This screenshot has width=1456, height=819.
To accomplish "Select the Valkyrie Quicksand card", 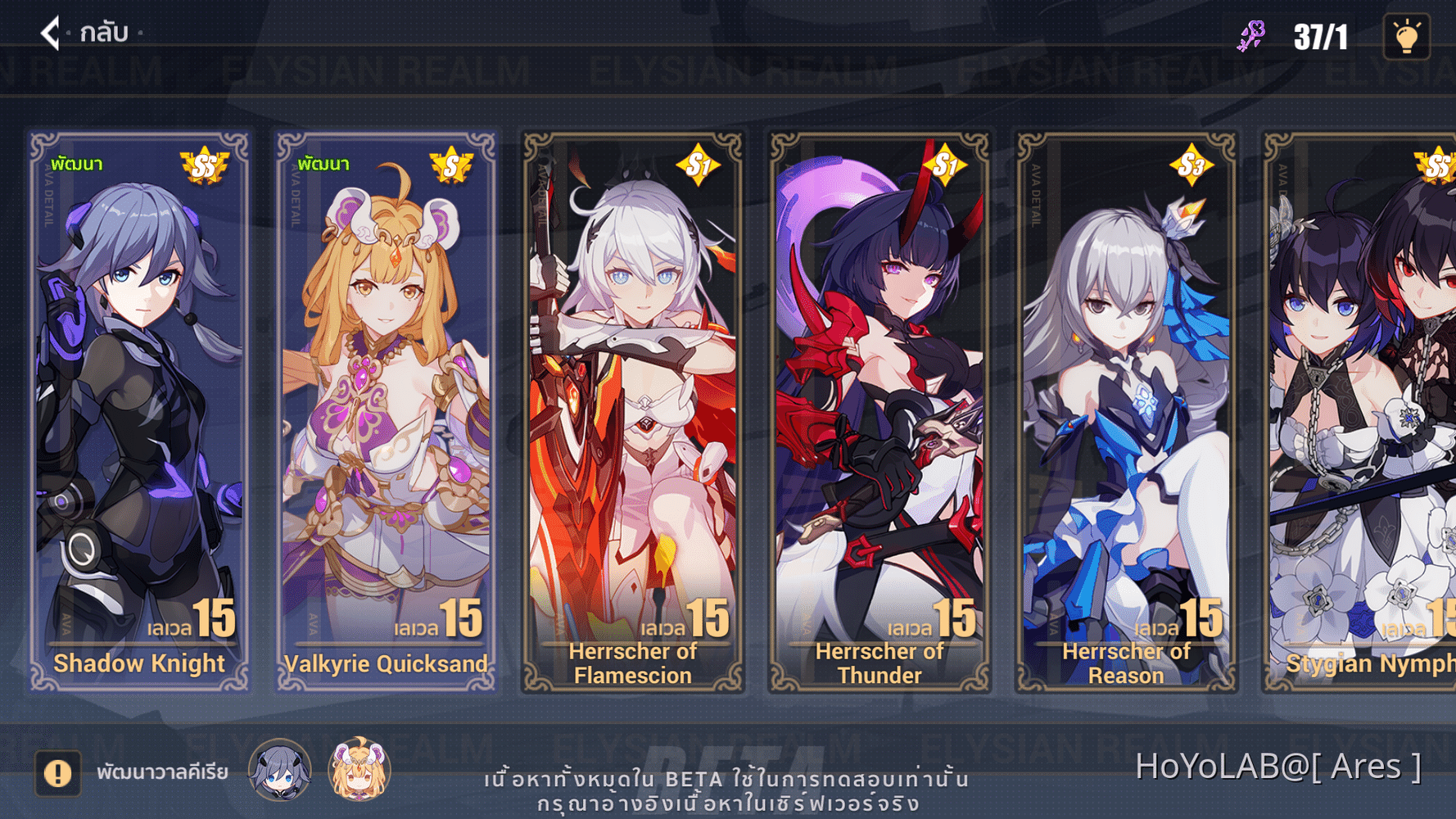I will pyautogui.click(x=385, y=409).
